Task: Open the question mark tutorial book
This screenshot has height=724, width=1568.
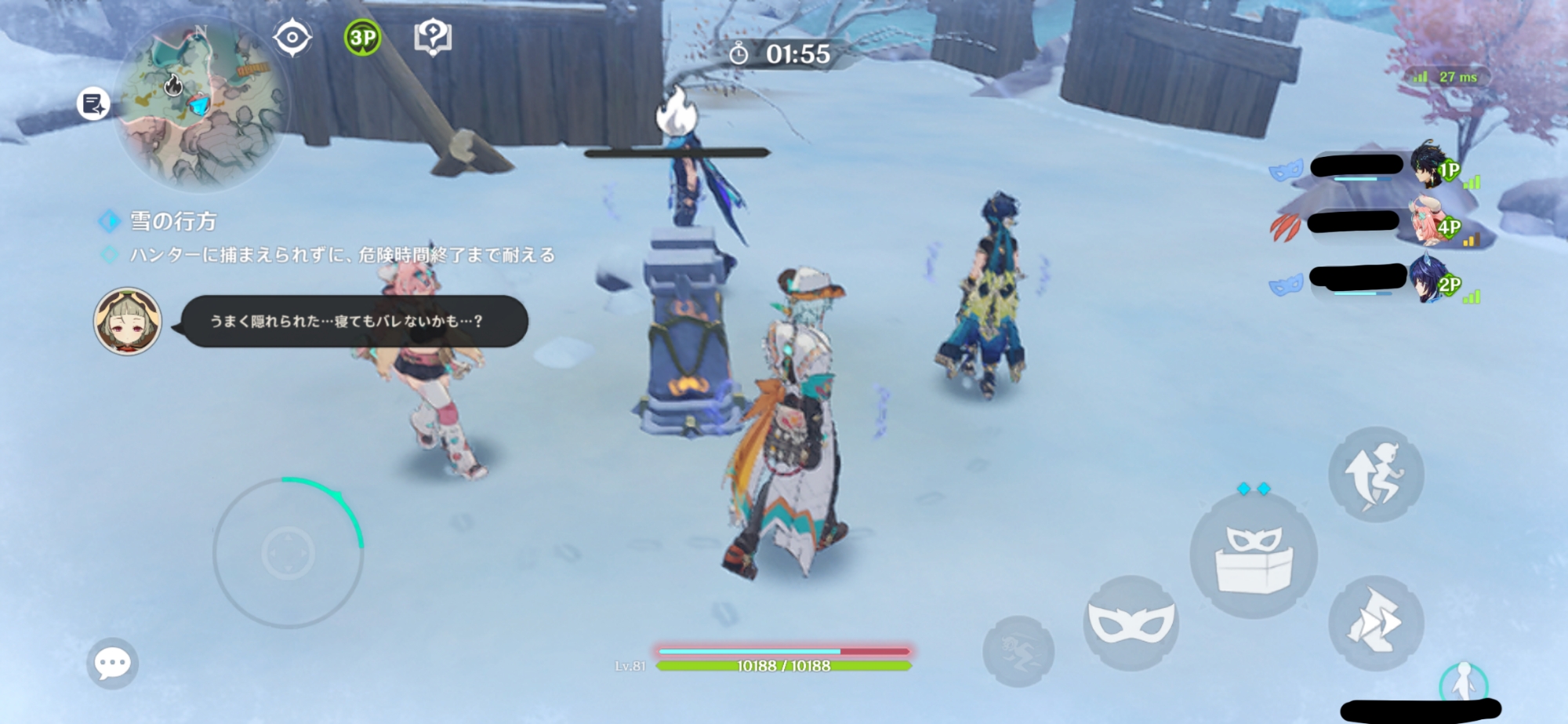Action: click(x=433, y=37)
